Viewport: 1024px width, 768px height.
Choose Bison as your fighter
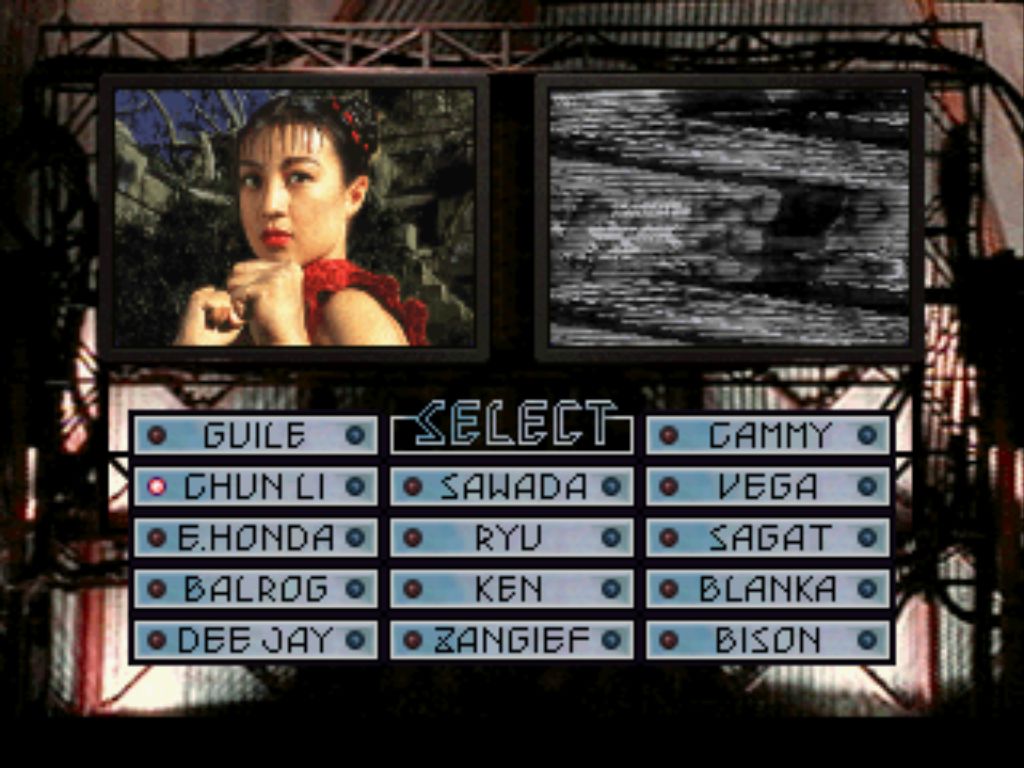tap(768, 640)
